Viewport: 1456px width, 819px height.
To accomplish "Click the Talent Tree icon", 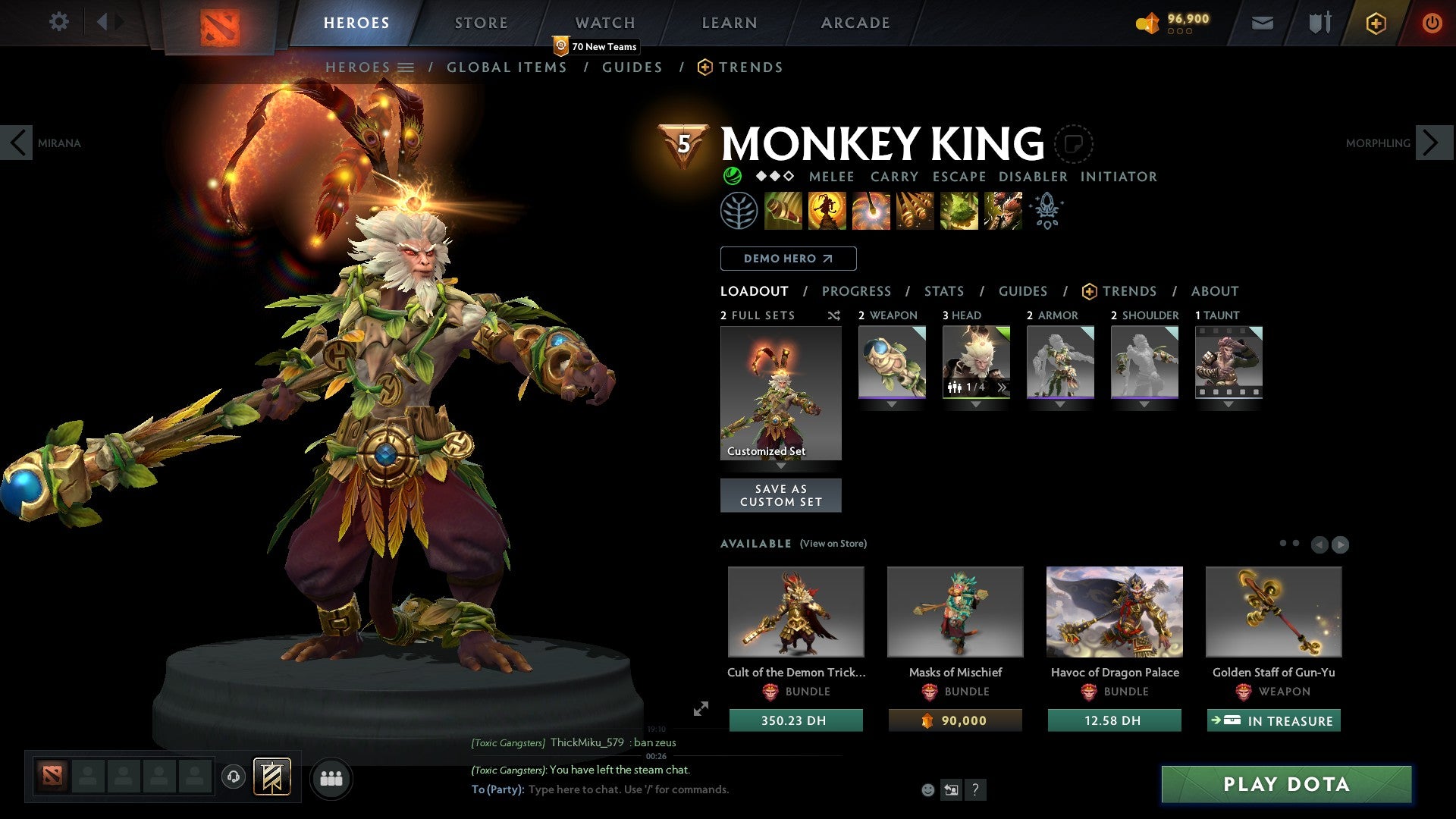I will [x=738, y=211].
